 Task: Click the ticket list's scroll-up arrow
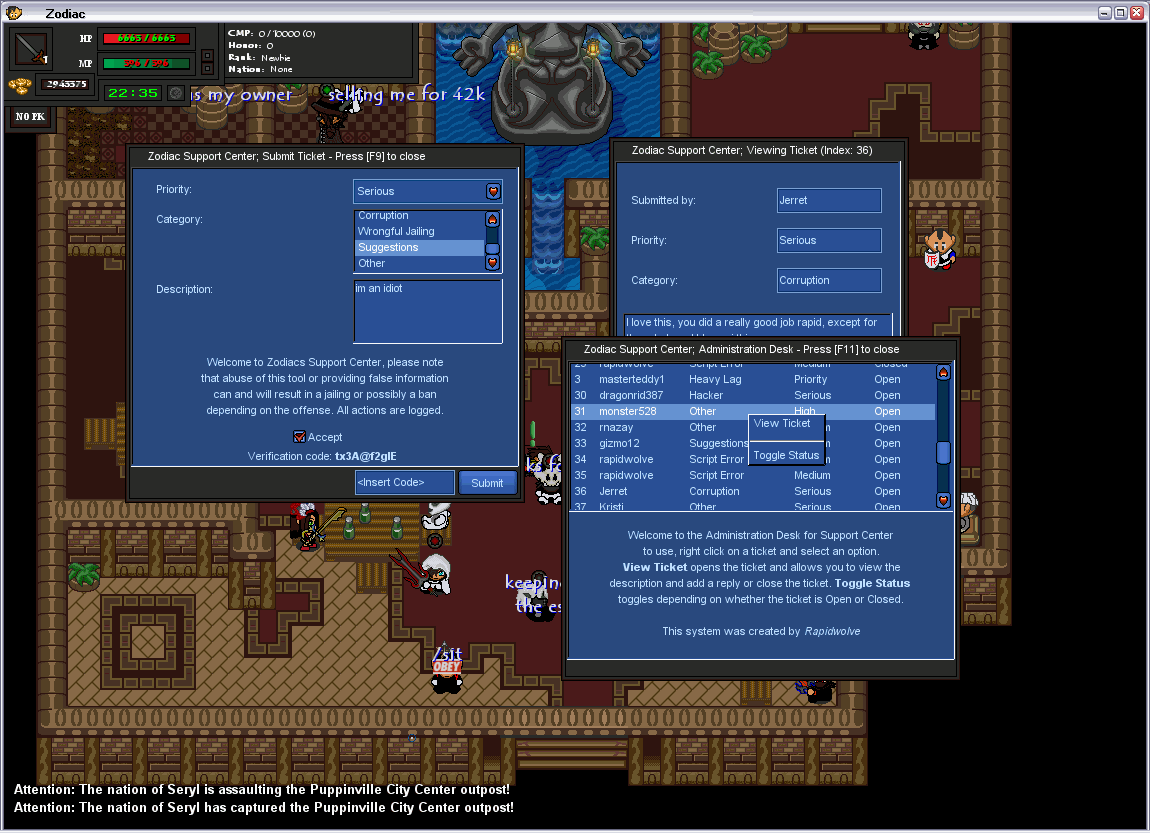(x=943, y=372)
